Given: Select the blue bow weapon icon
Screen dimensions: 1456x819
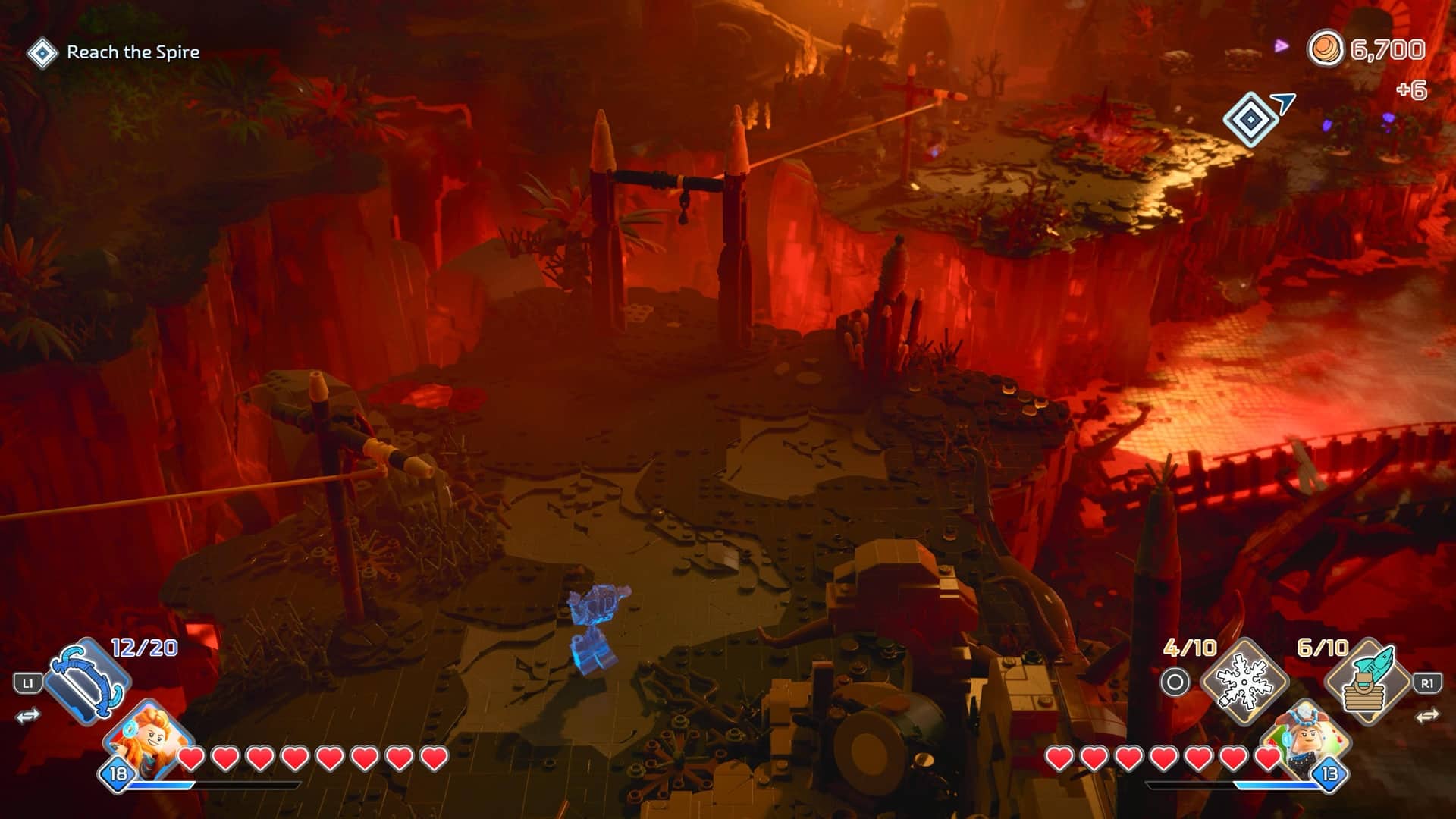Looking at the screenshot, I should 87,681.
